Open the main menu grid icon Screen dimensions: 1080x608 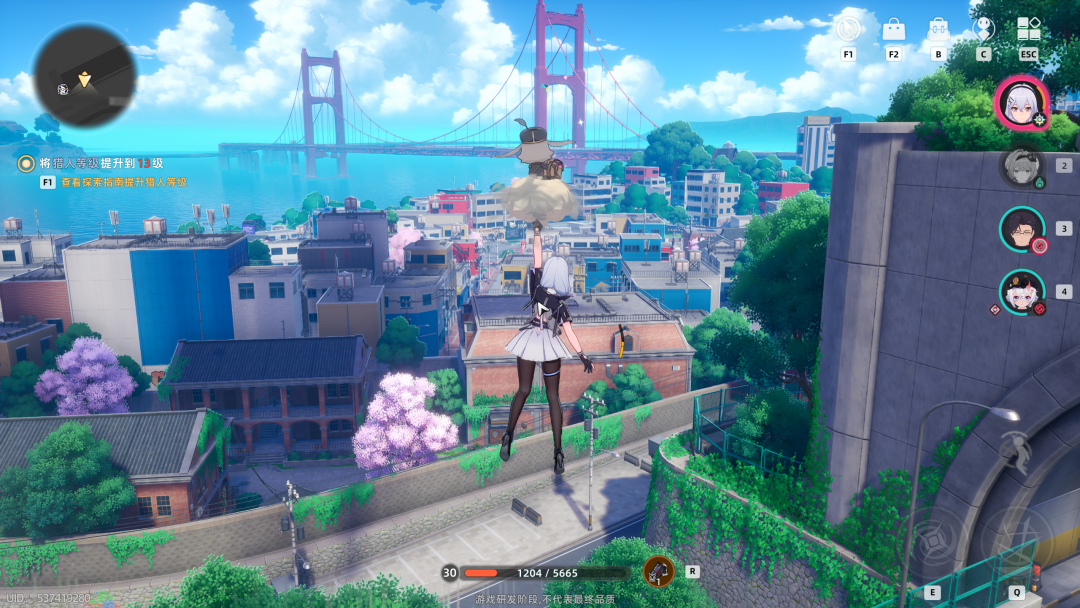tap(1028, 30)
